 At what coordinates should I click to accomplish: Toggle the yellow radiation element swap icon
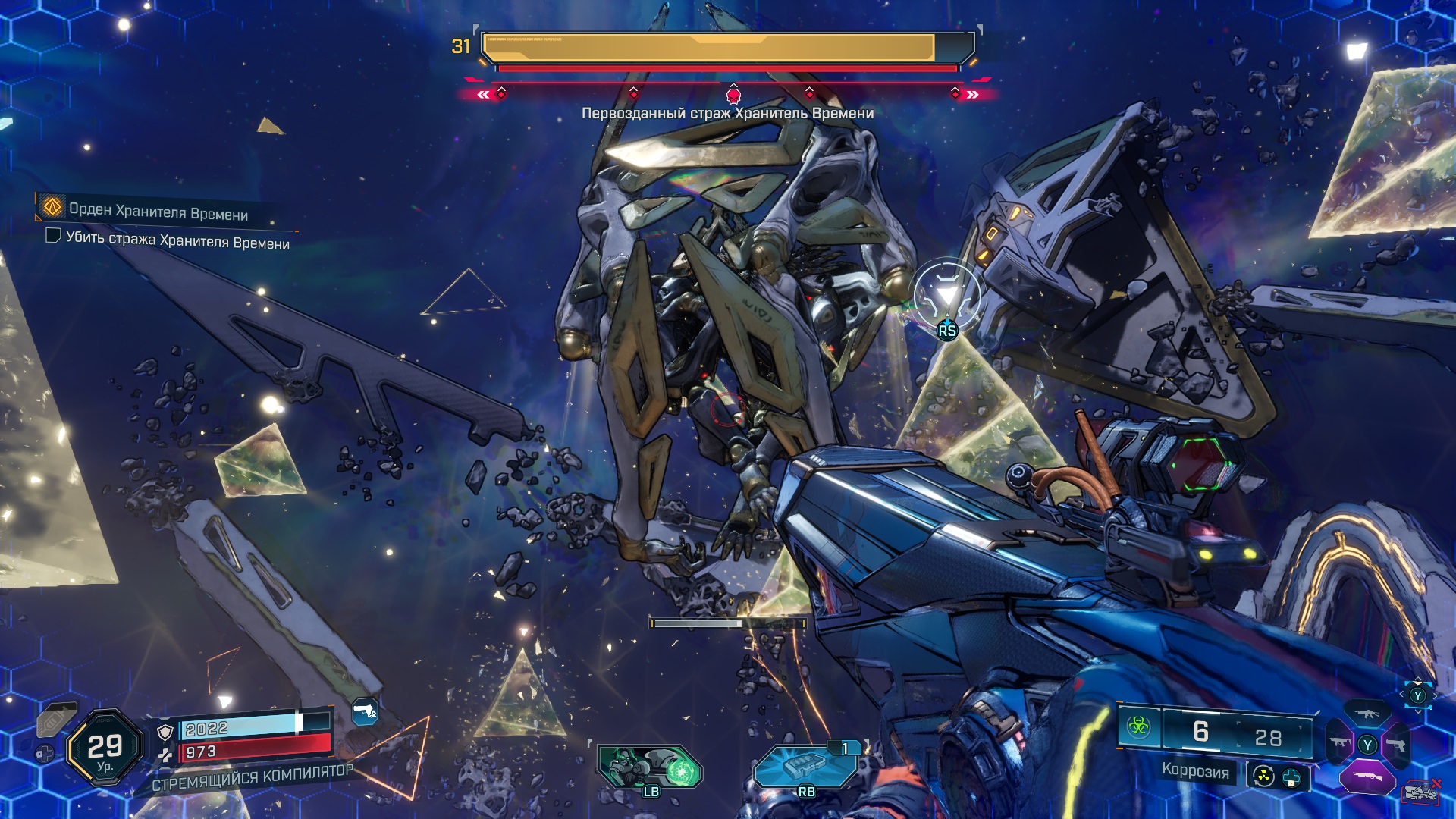(x=1263, y=777)
